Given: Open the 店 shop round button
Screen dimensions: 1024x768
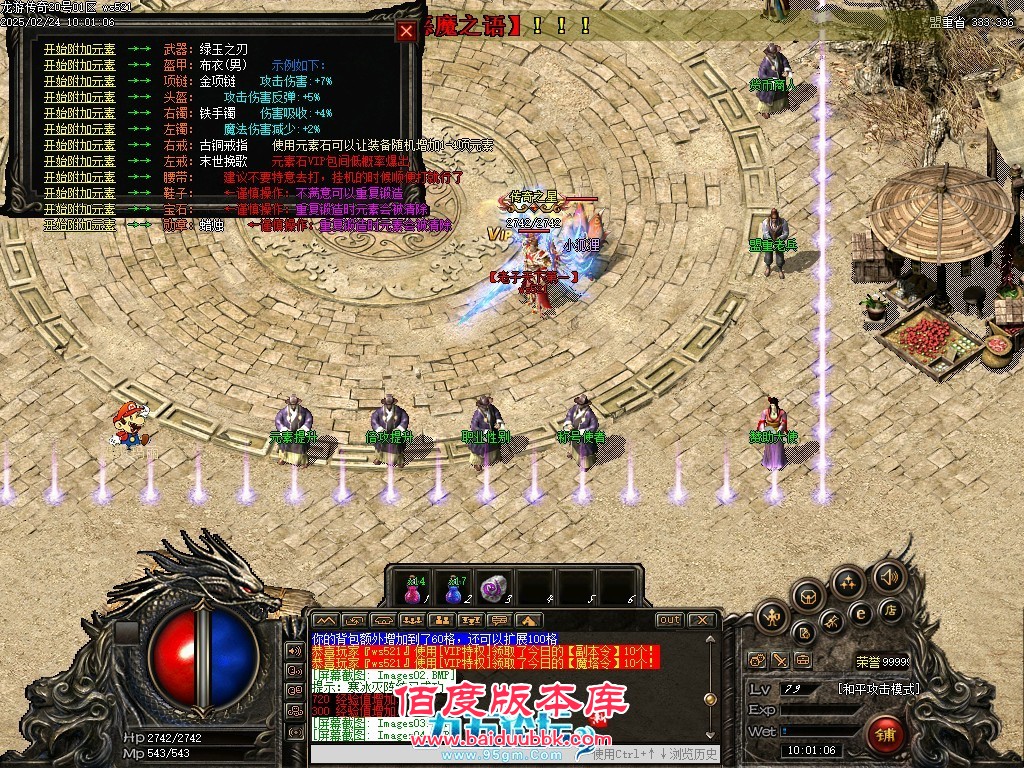Looking at the screenshot, I should 889,610.
